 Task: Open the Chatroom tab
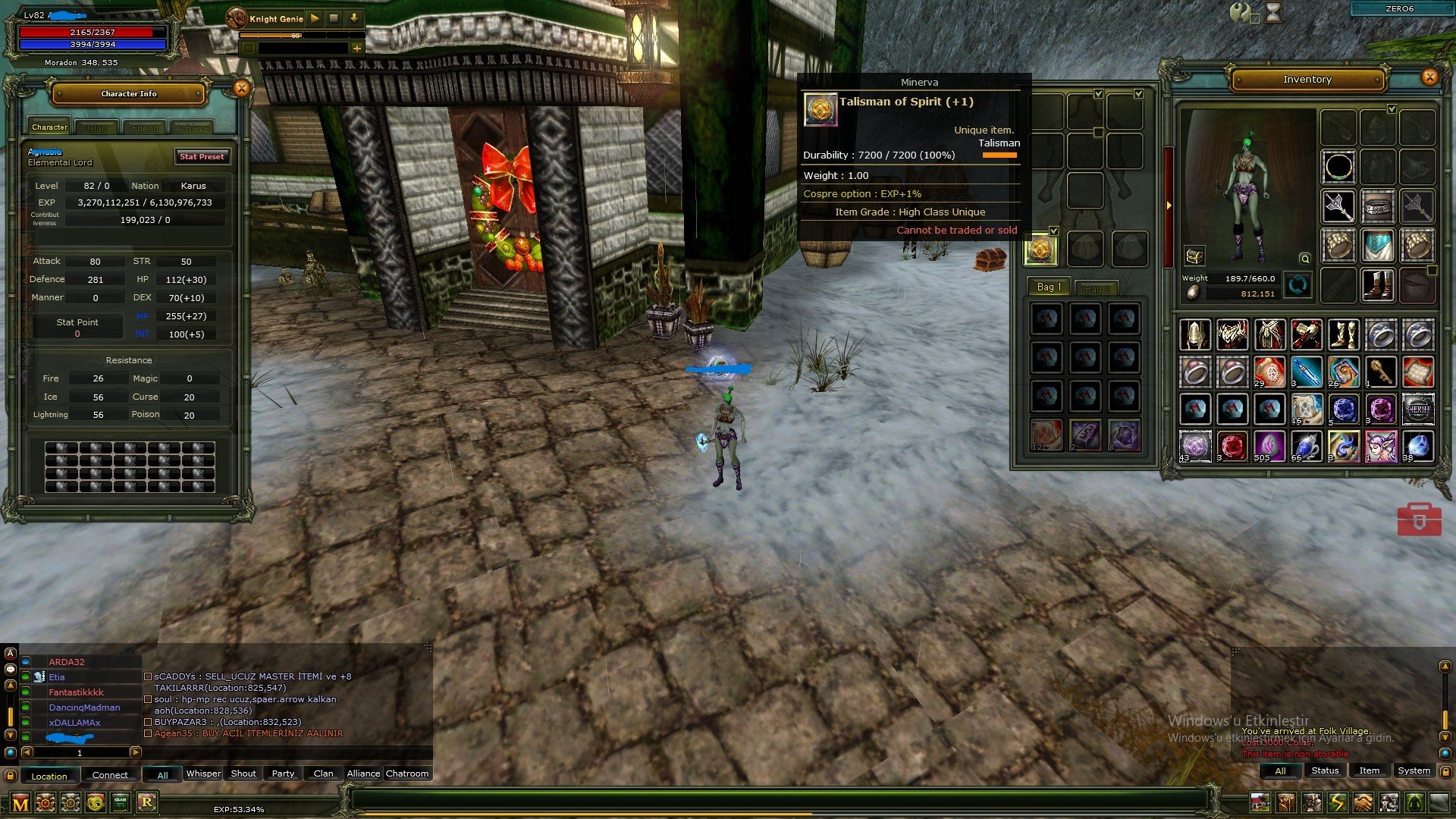(407, 773)
